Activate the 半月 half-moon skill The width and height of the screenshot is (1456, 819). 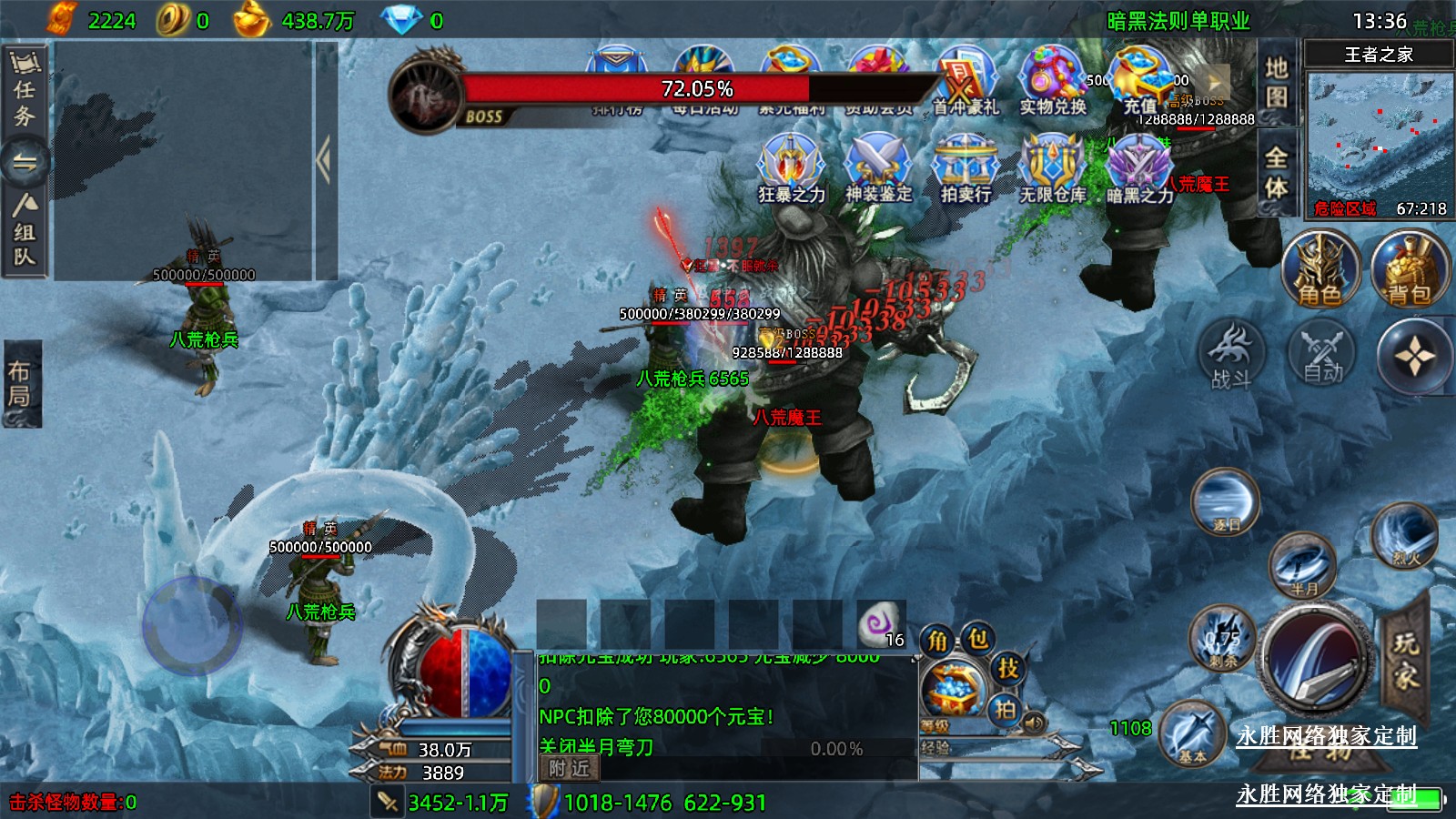pyautogui.click(x=1303, y=566)
